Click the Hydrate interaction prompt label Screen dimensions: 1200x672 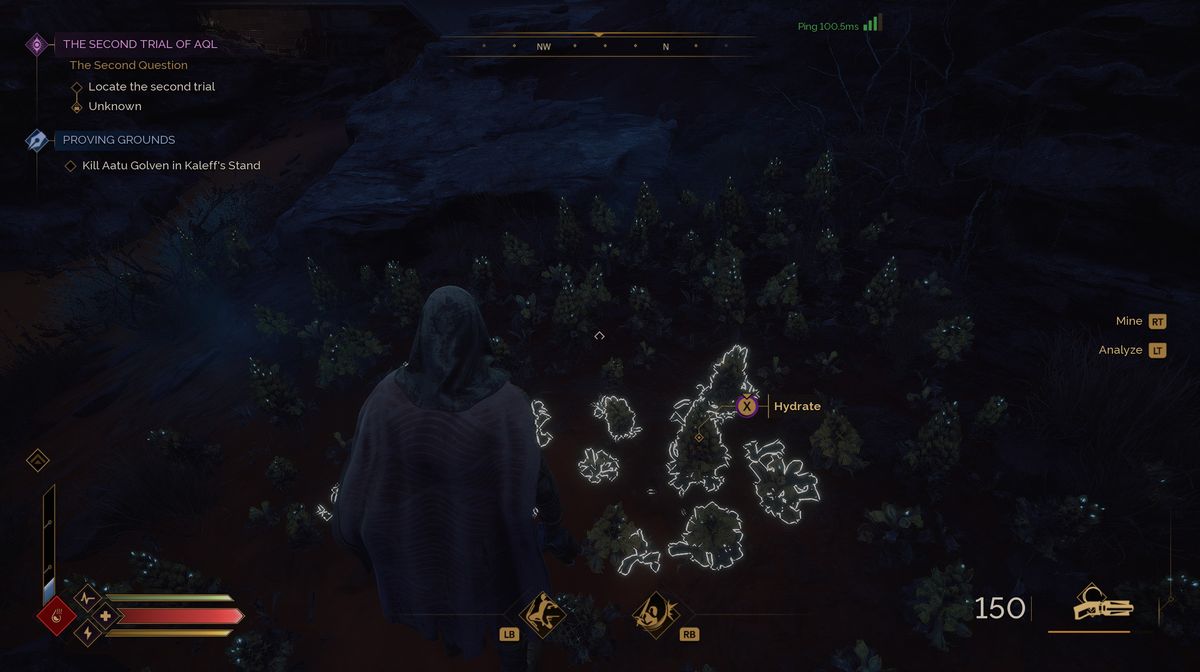click(x=797, y=406)
